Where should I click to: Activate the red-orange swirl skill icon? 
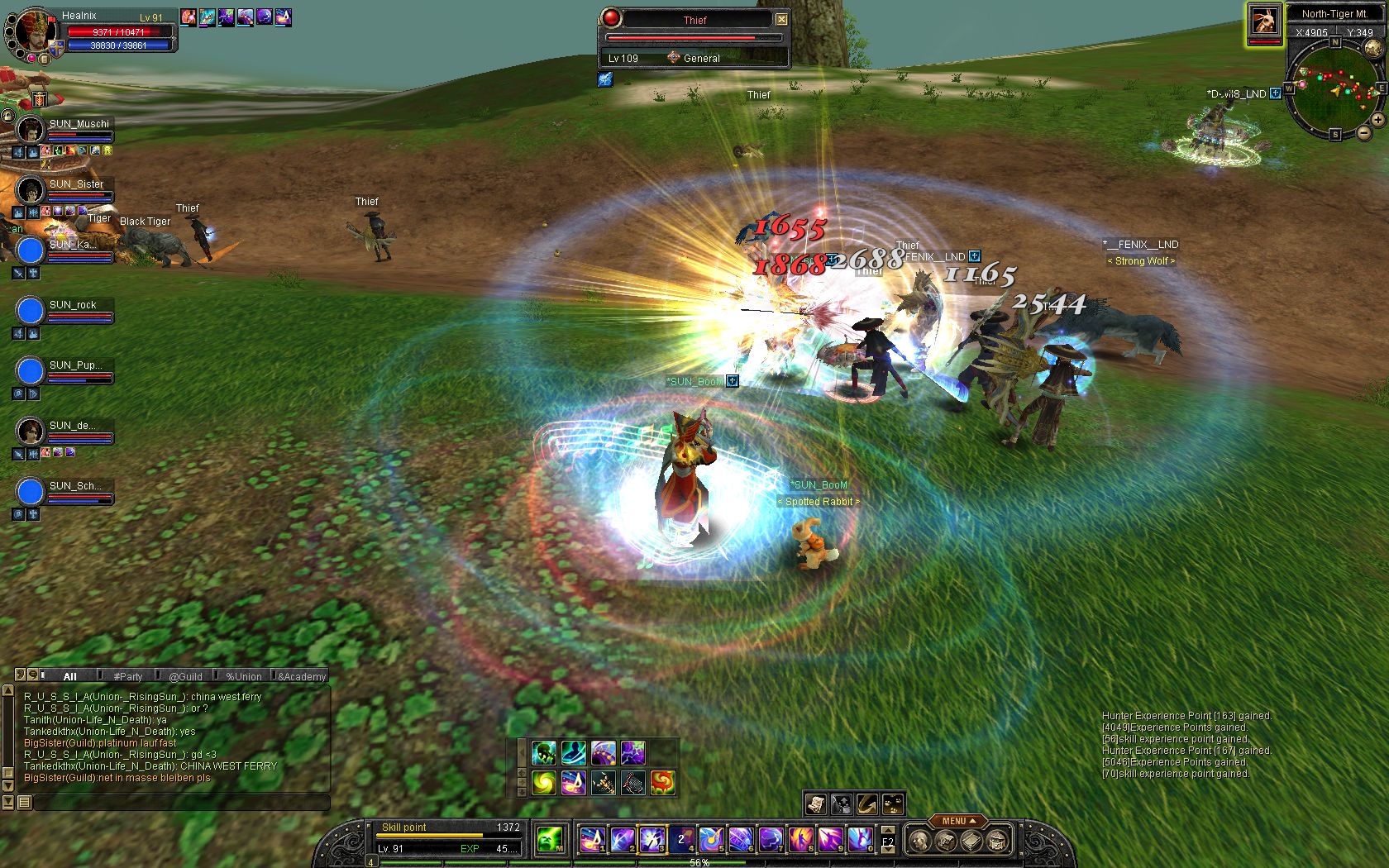pos(662,782)
